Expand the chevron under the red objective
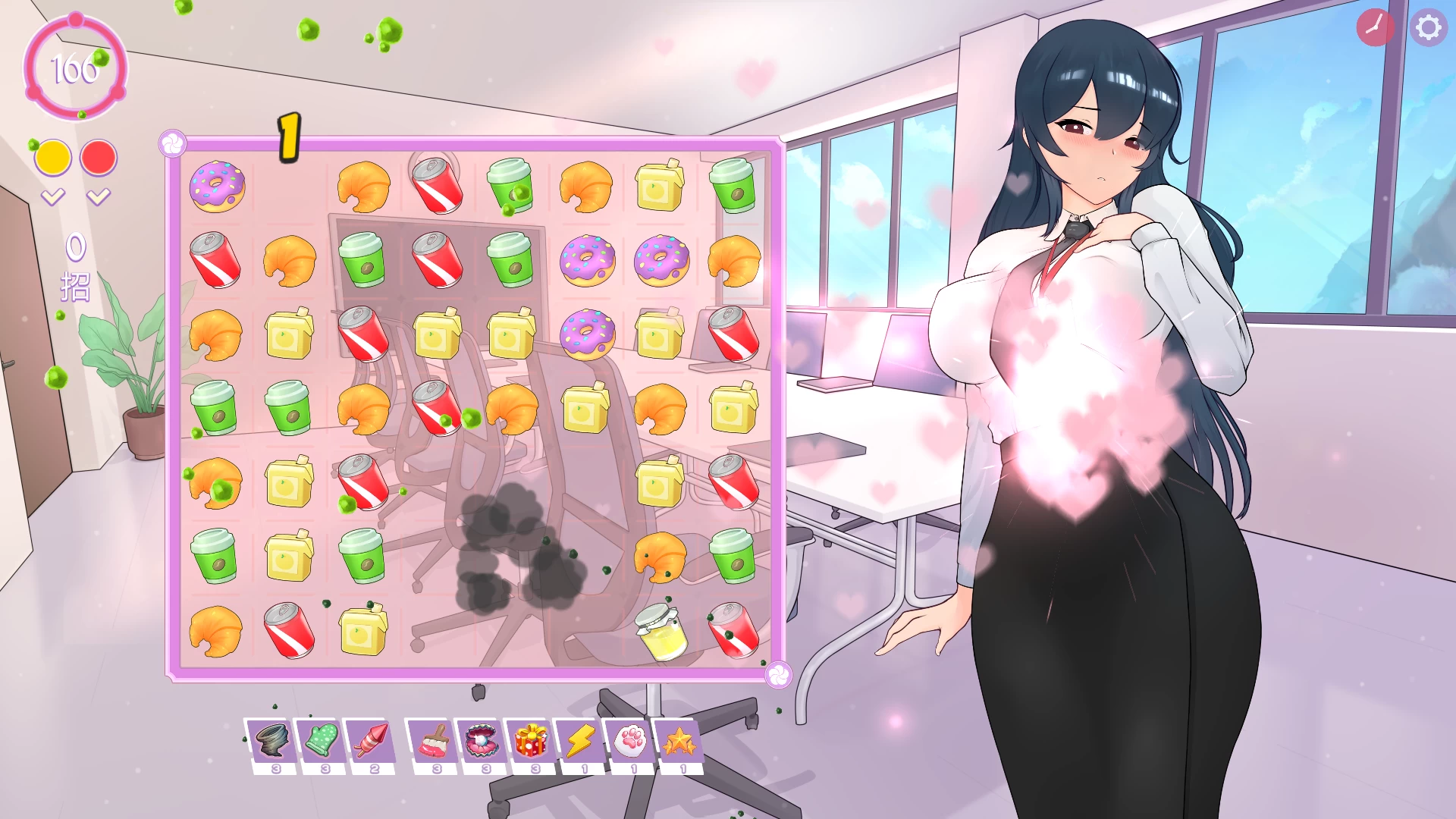The image size is (1456, 819). point(97,196)
